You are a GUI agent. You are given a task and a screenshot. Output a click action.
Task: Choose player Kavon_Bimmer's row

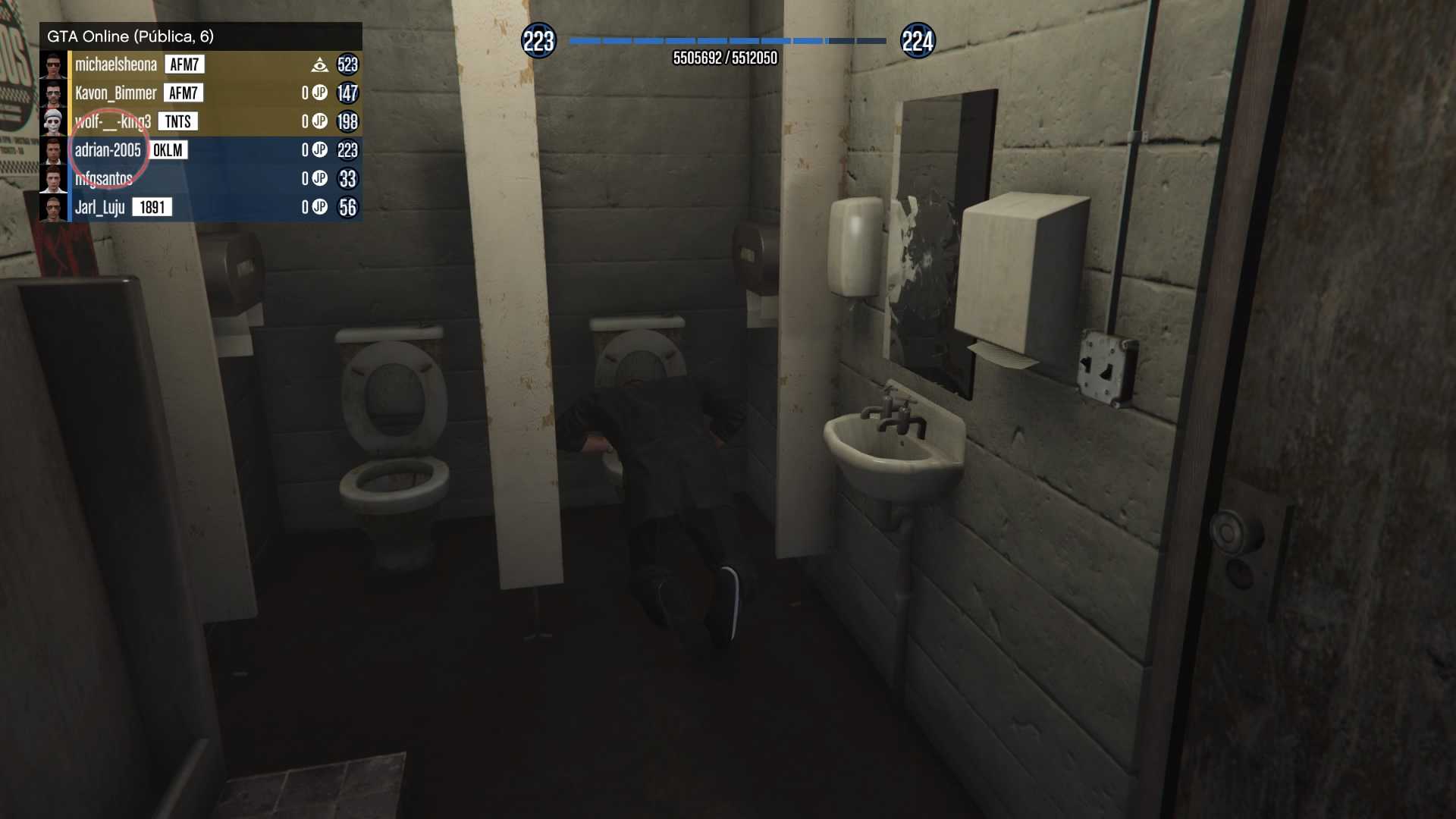[x=115, y=93]
